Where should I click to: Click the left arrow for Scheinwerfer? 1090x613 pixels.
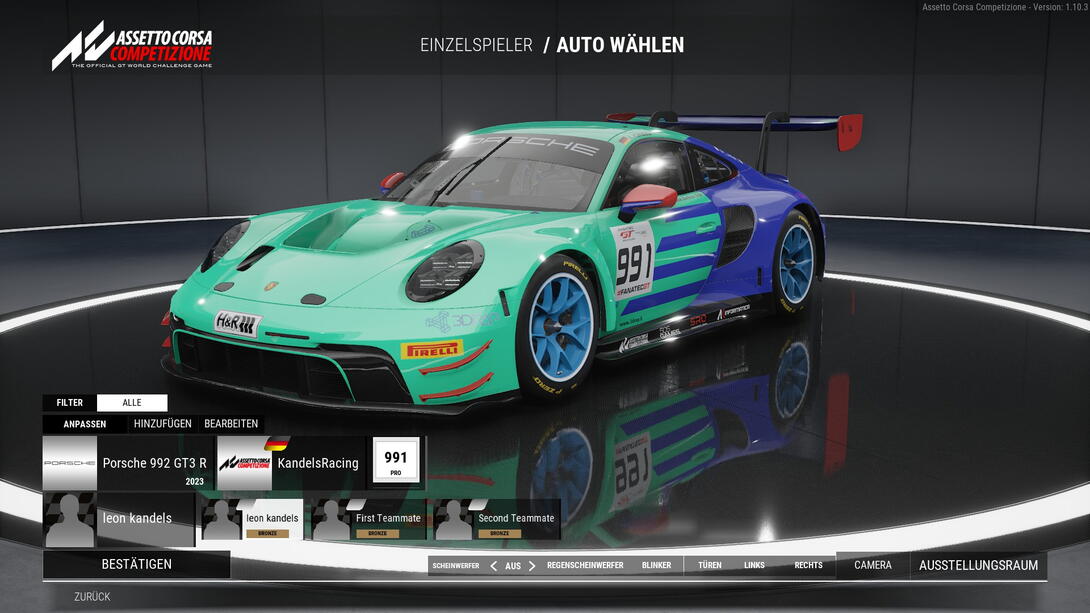493,566
